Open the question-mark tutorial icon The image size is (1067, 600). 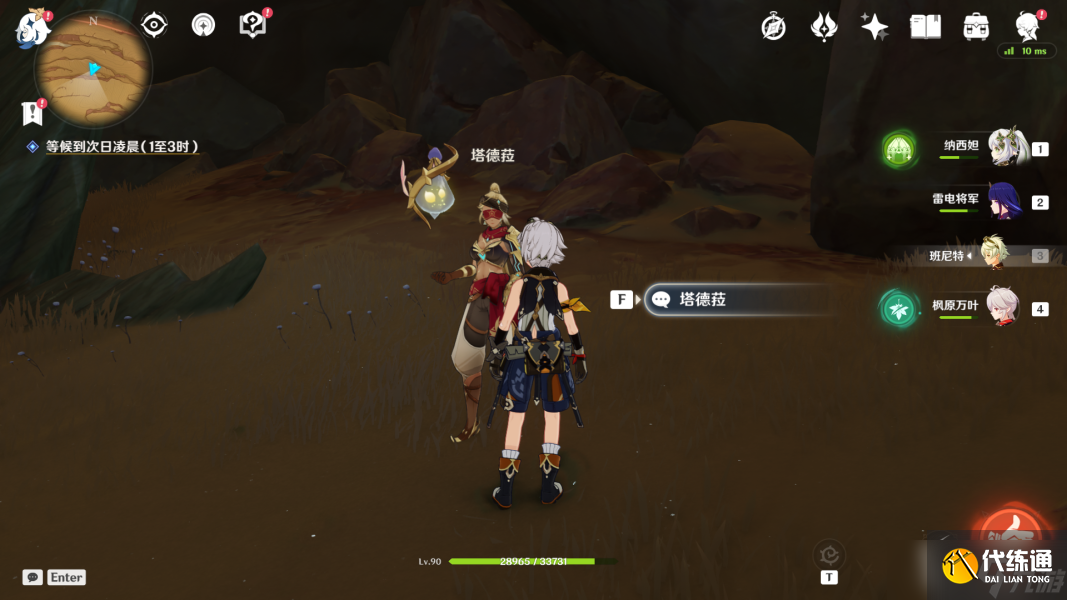[253, 25]
